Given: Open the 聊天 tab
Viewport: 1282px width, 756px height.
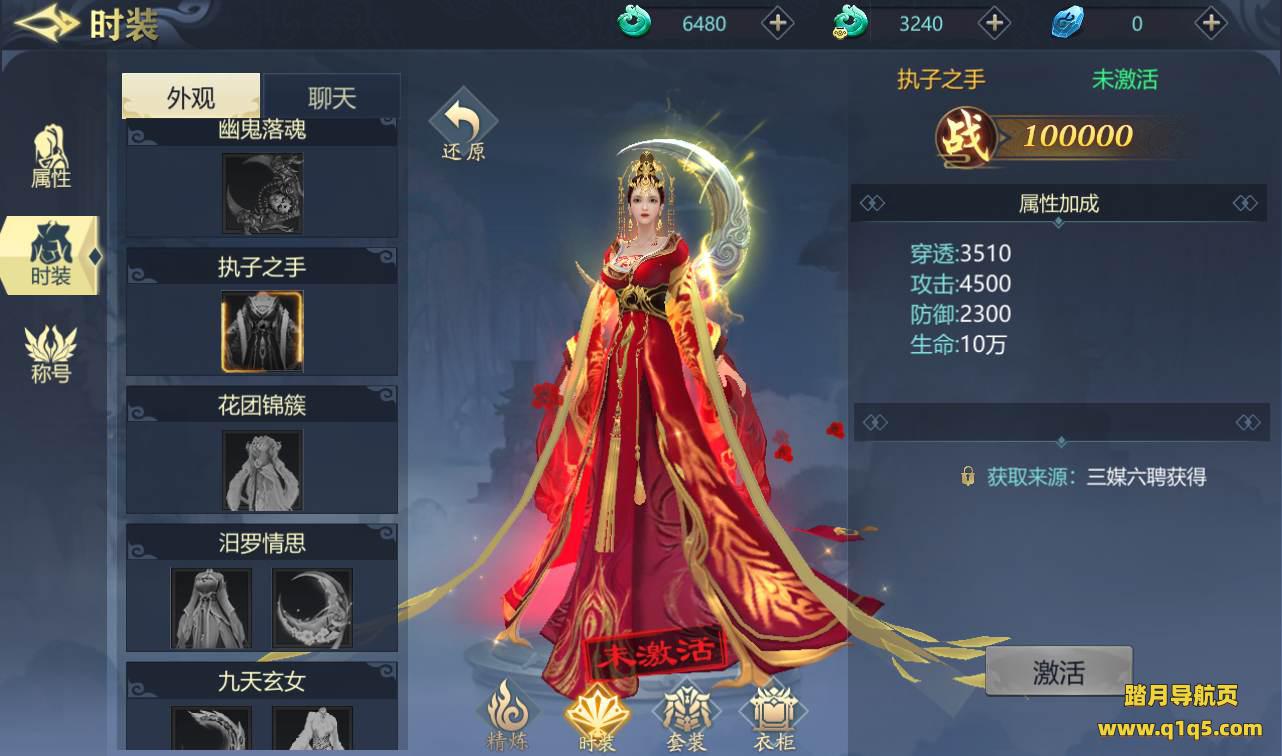Looking at the screenshot, I should [x=332, y=97].
